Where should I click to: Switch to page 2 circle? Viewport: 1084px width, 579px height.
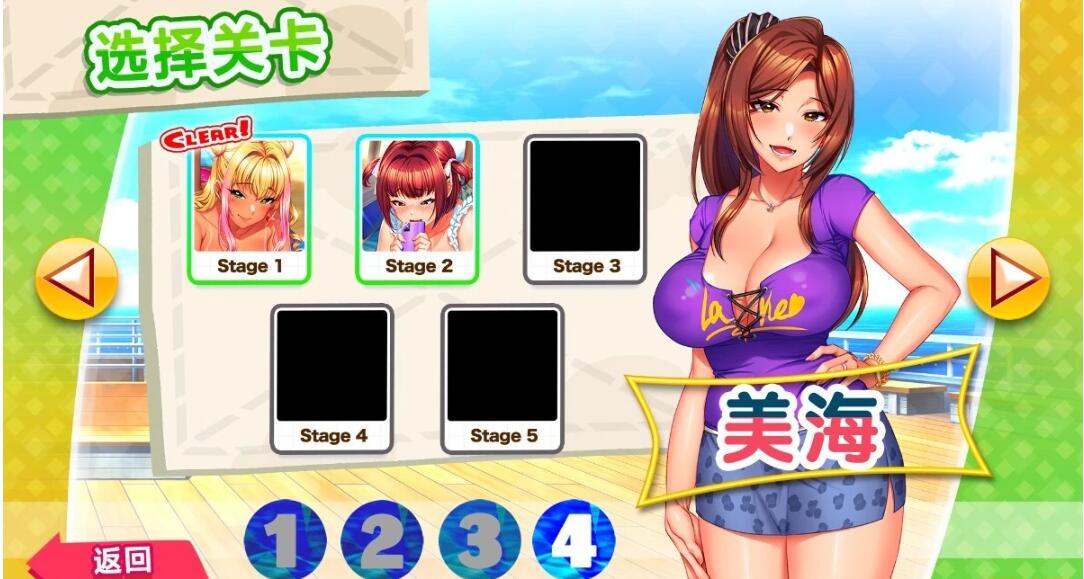(381, 541)
